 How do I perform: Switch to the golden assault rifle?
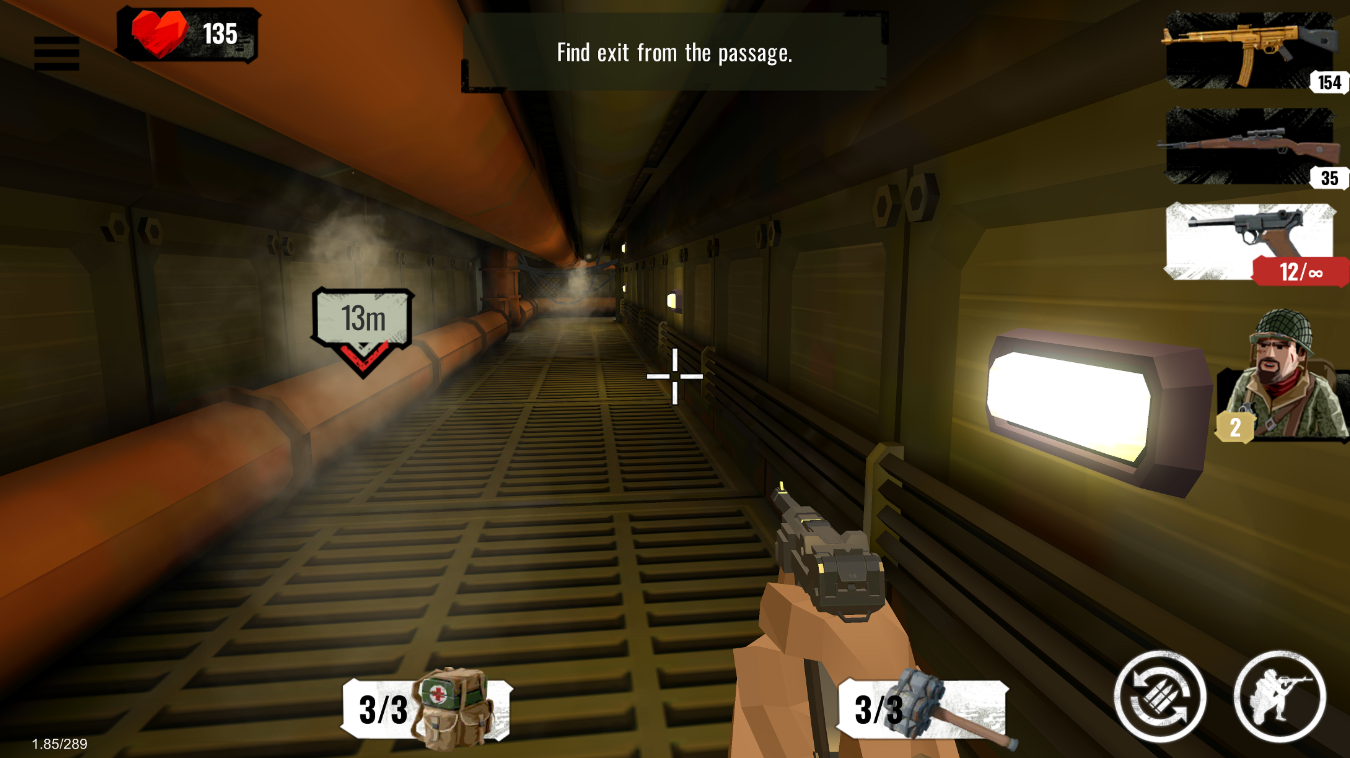pos(1250,49)
